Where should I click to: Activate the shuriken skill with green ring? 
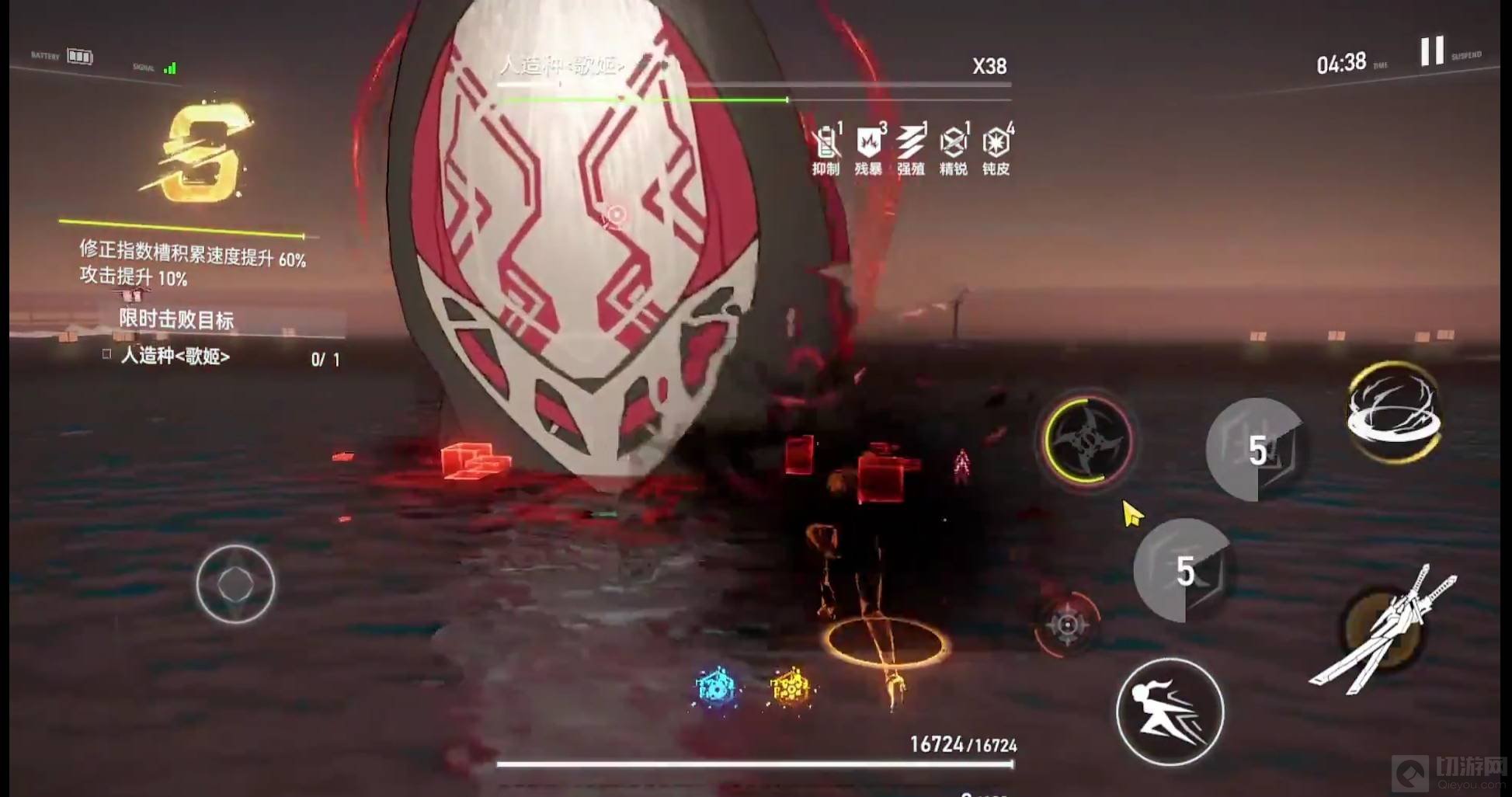coord(1087,440)
